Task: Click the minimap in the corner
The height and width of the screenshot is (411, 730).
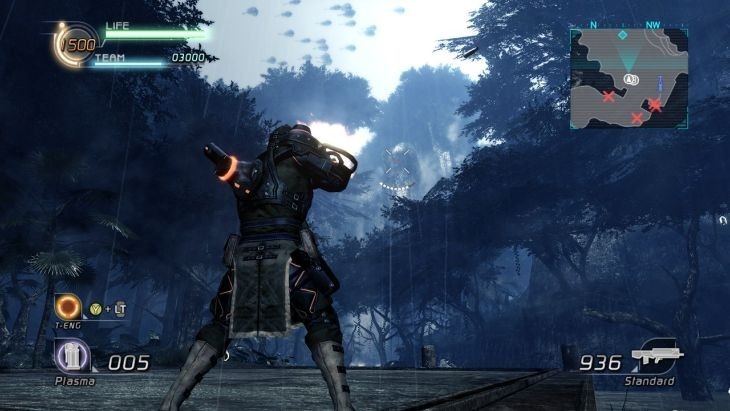Action: click(x=630, y=77)
